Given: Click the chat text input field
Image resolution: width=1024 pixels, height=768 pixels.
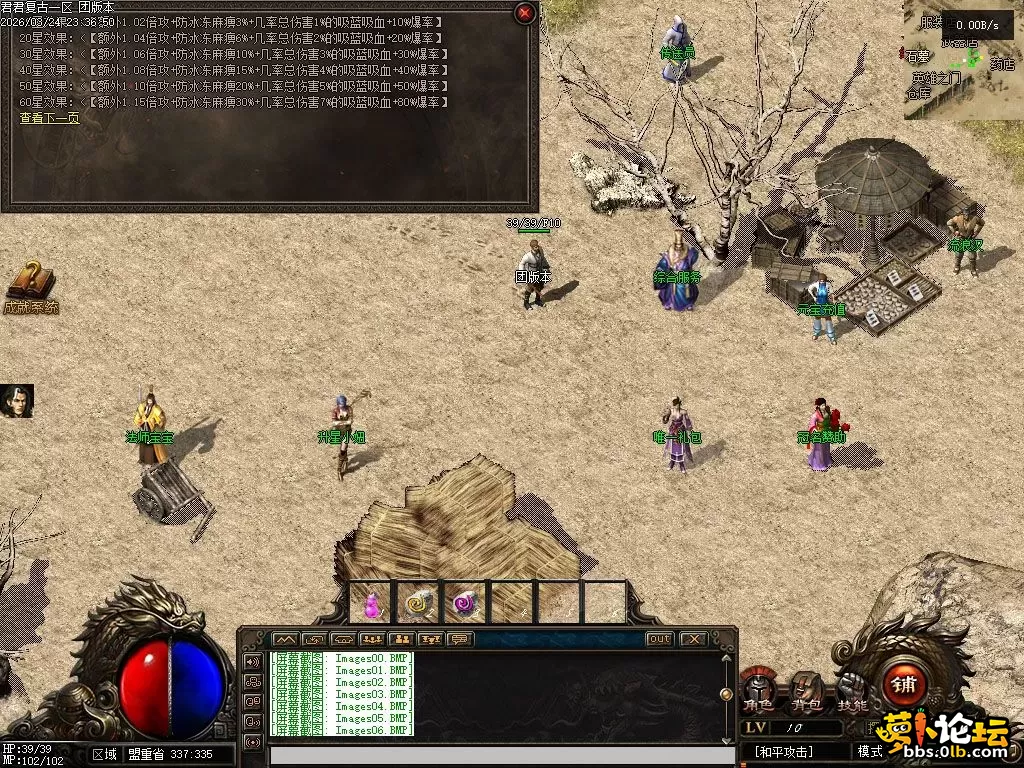Looking at the screenshot, I should tap(500, 755).
